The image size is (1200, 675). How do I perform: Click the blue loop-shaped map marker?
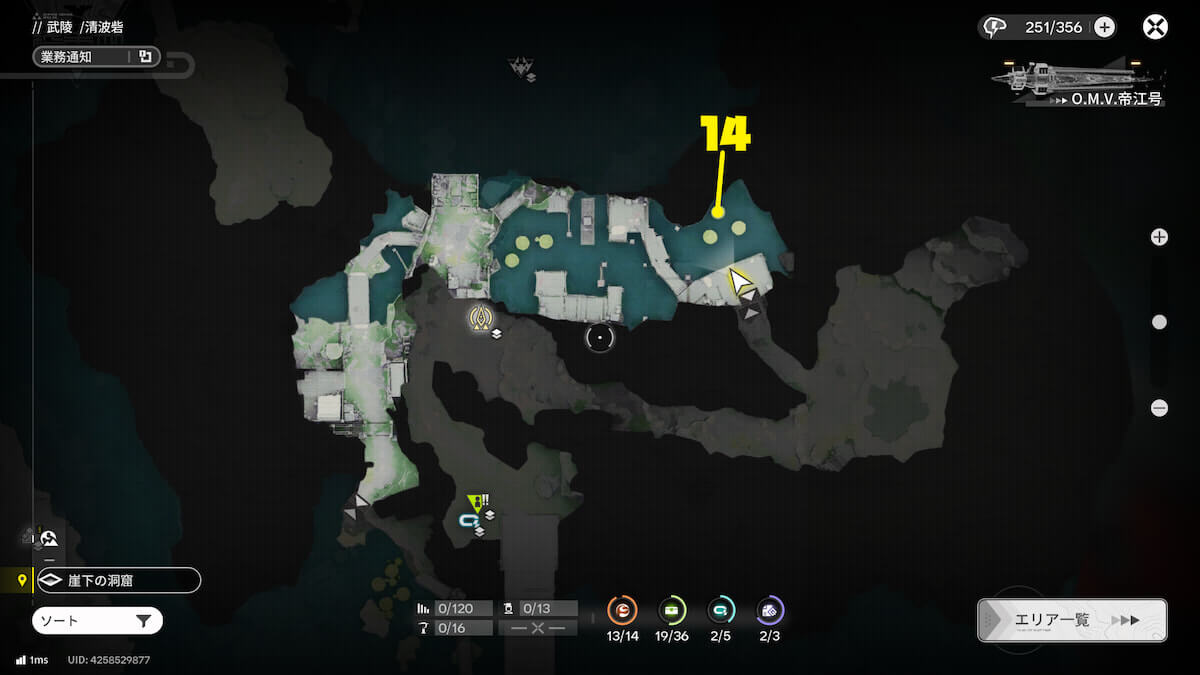click(x=468, y=520)
